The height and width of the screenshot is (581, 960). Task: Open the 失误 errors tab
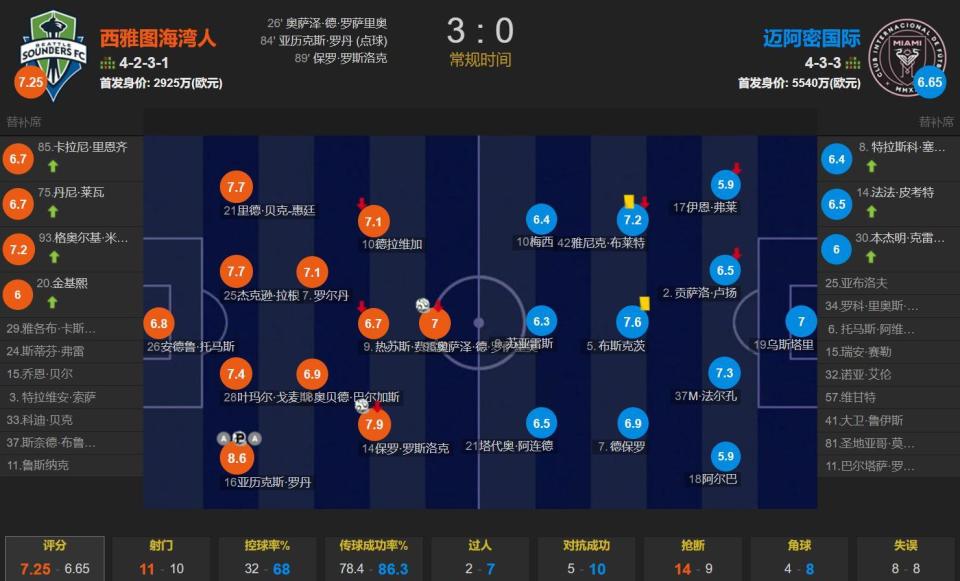coord(905,558)
